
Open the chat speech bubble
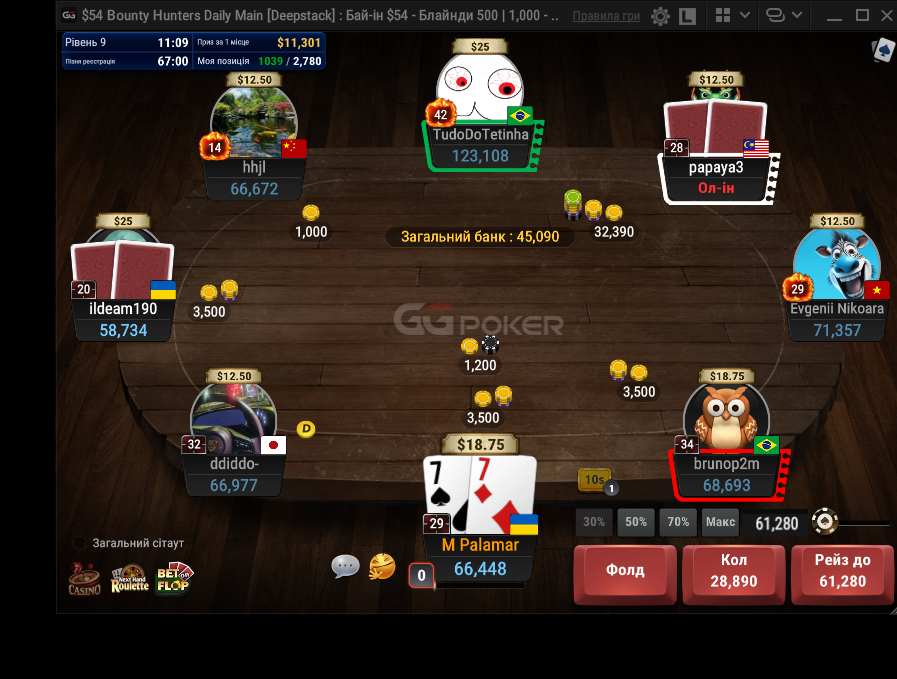tap(345, 567)
